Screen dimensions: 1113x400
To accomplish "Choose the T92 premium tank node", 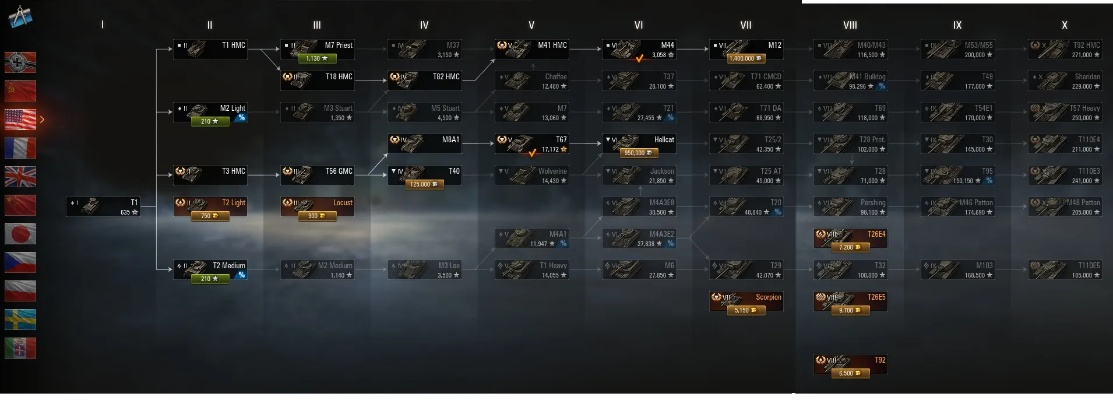I will pyautogui.click(x=851, y=365).
